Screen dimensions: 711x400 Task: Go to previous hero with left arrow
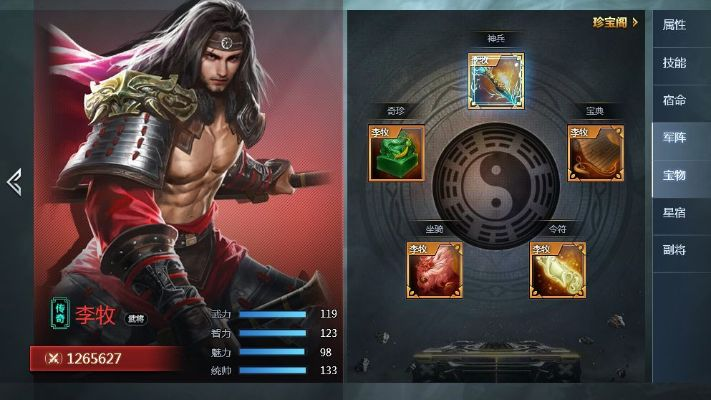[14, 181]
